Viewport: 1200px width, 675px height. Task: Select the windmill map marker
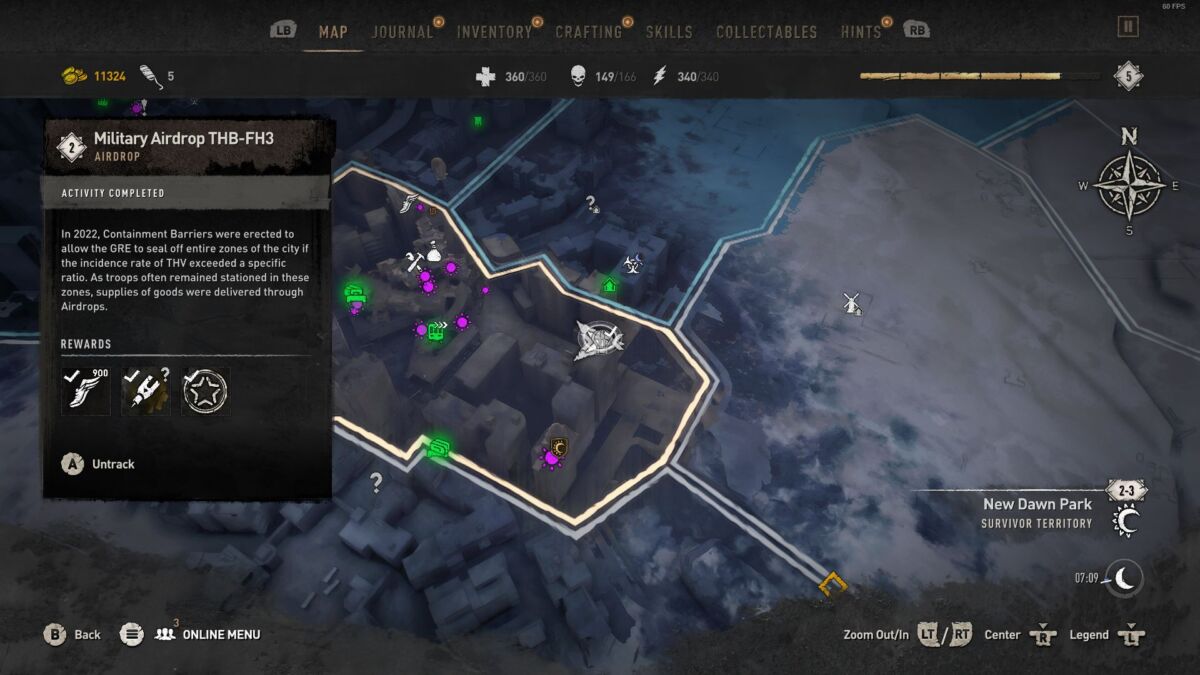click(x=852, y=303)
